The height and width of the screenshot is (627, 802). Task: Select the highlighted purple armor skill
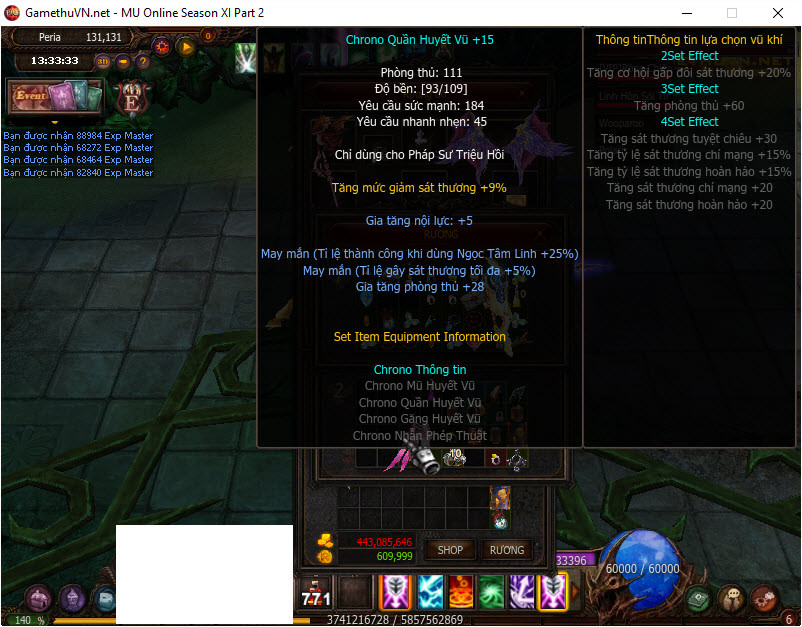553,592
